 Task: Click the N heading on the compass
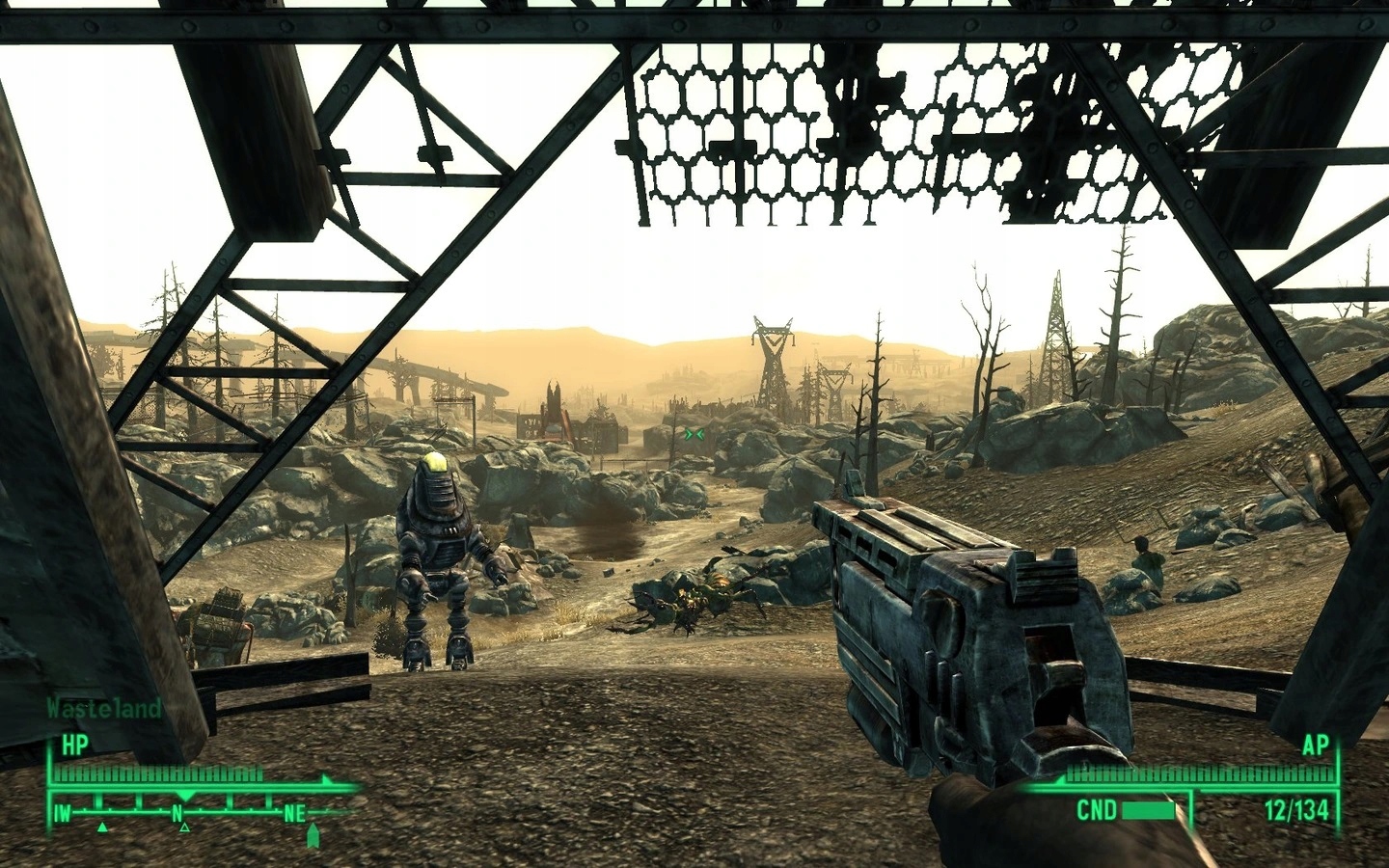click(177, 812)
